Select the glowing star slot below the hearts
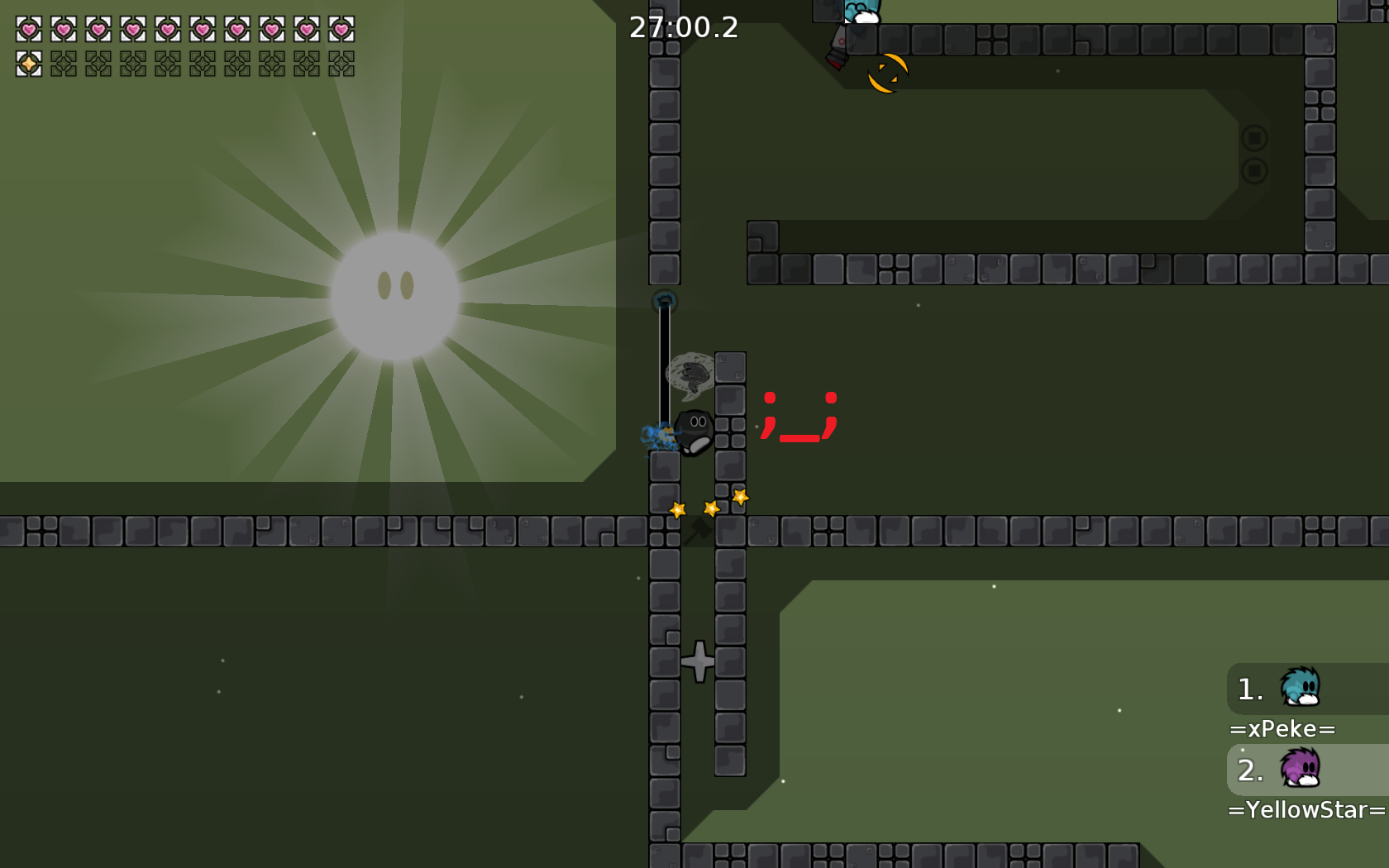 27,62
